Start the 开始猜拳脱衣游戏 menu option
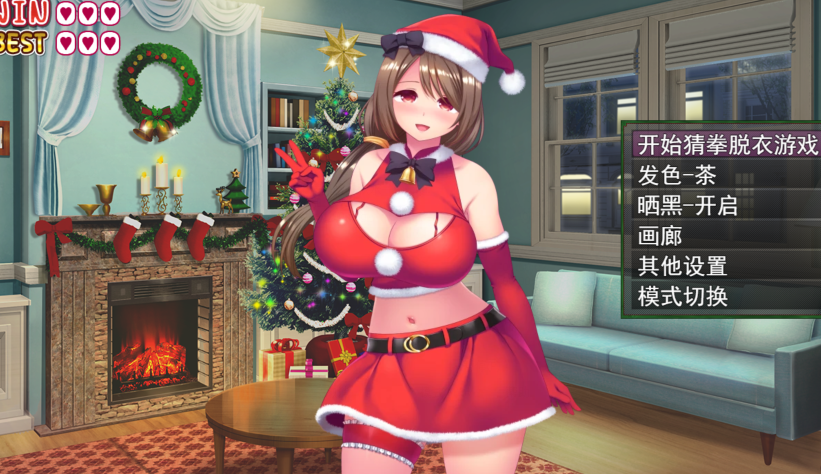 point(727,145)
